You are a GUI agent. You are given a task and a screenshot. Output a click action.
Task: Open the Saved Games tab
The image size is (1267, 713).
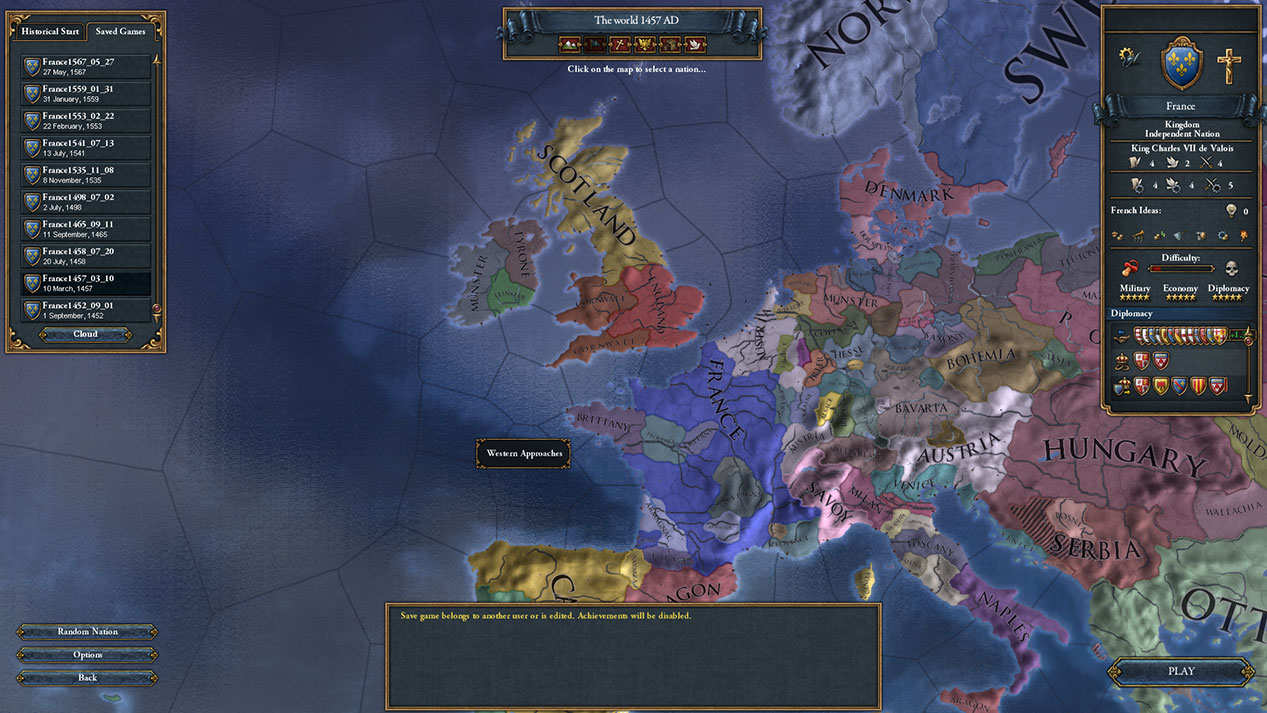(120, 31)
